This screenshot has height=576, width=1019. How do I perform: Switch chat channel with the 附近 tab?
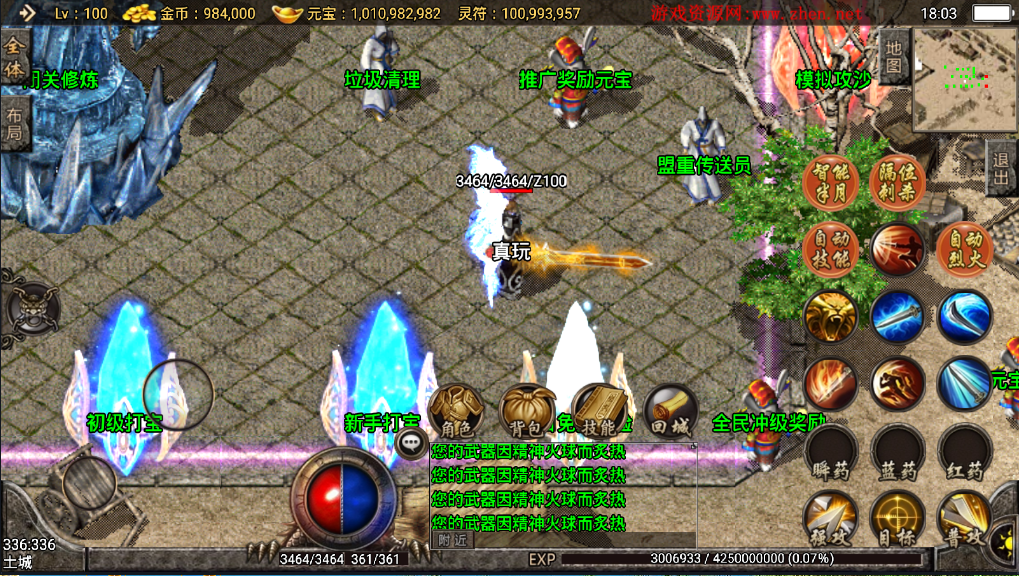point(453,539)
